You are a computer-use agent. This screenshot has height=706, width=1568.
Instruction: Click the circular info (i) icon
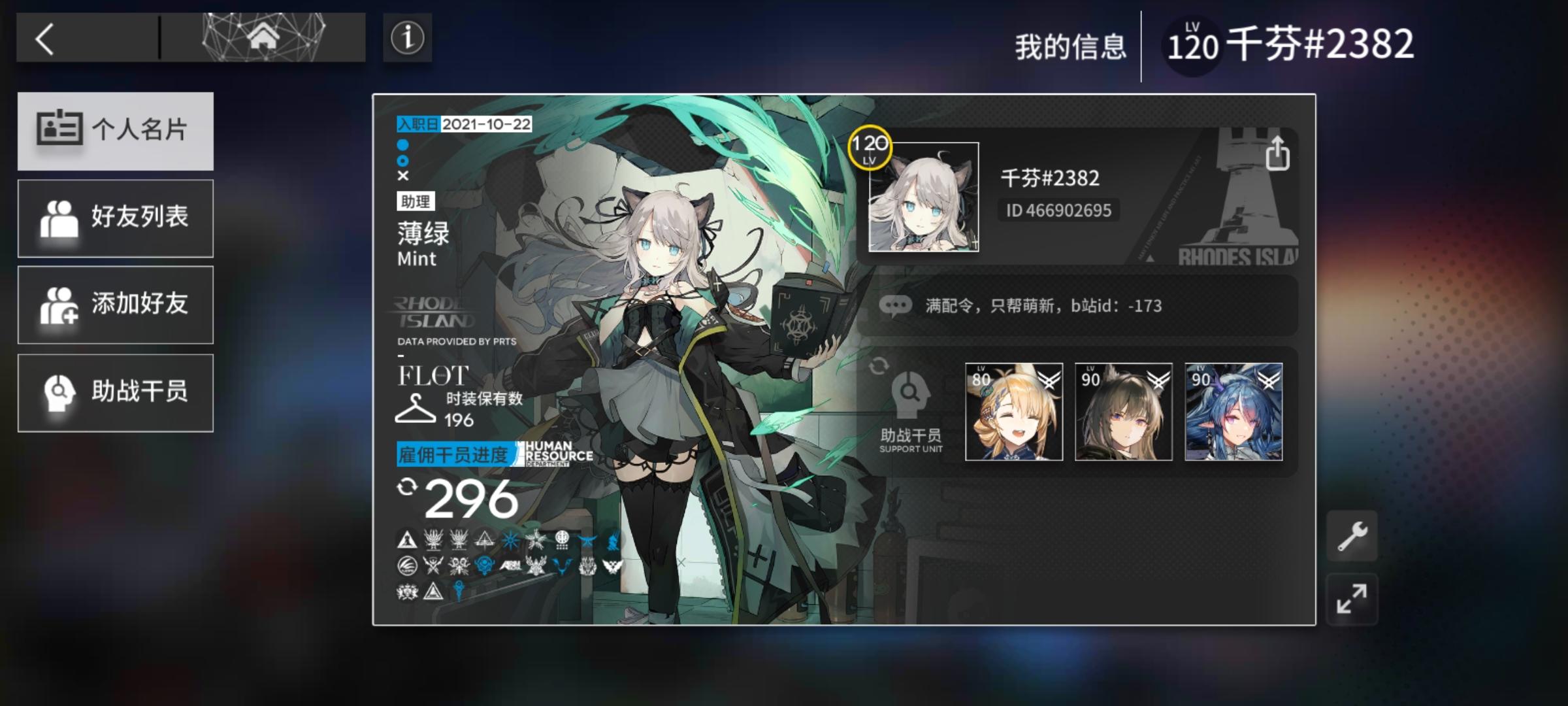tap(406, 39)
